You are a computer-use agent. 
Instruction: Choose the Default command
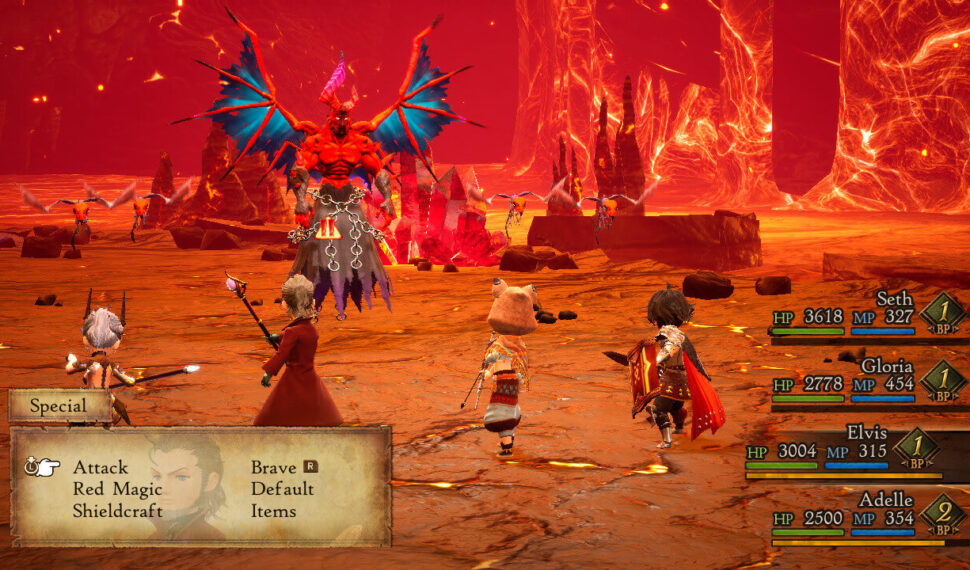click(x=282, y=489)
